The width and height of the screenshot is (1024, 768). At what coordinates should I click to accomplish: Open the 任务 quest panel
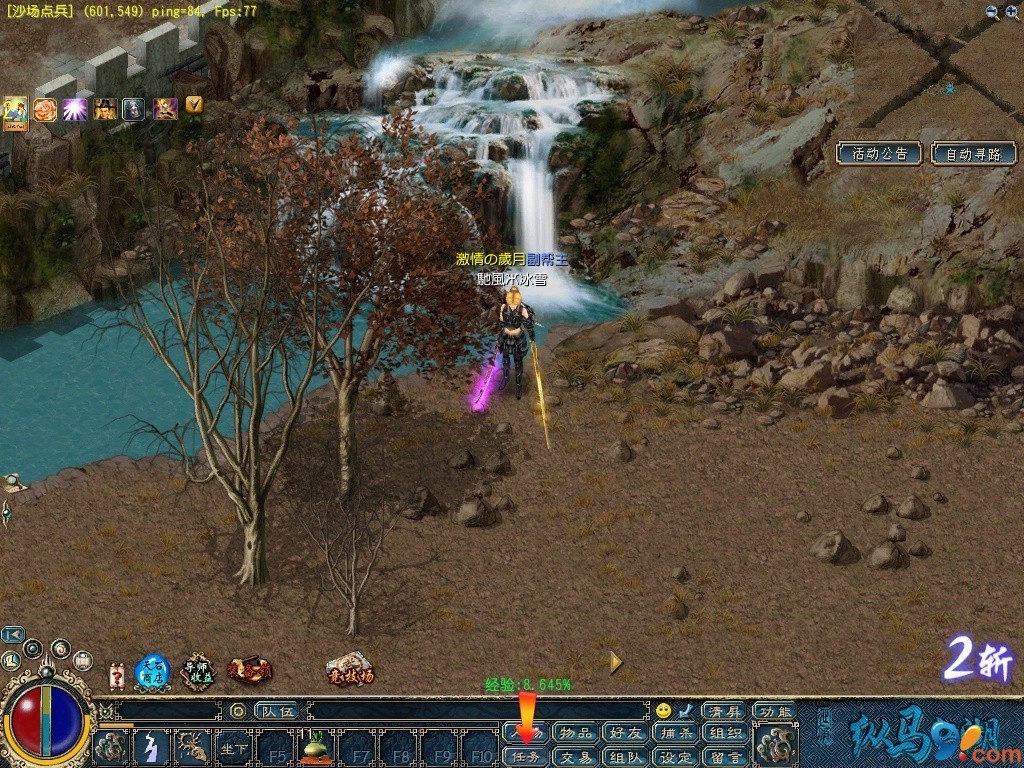coord(526,757)
